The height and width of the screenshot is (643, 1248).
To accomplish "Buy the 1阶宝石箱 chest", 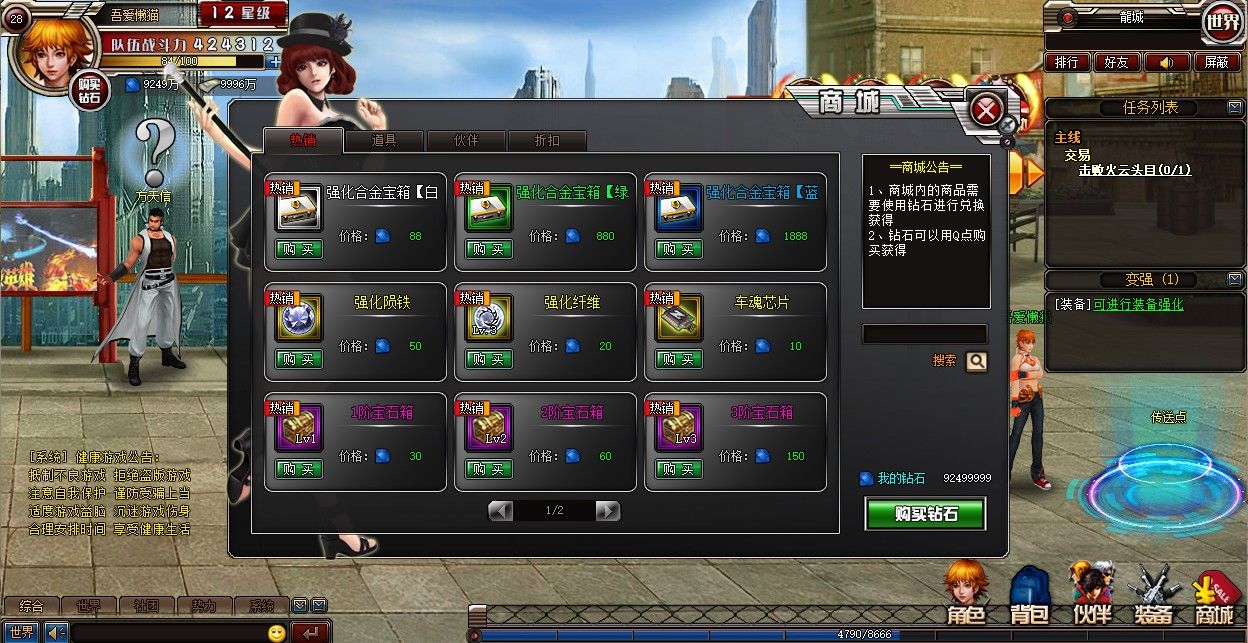I will tap(299, 469).
